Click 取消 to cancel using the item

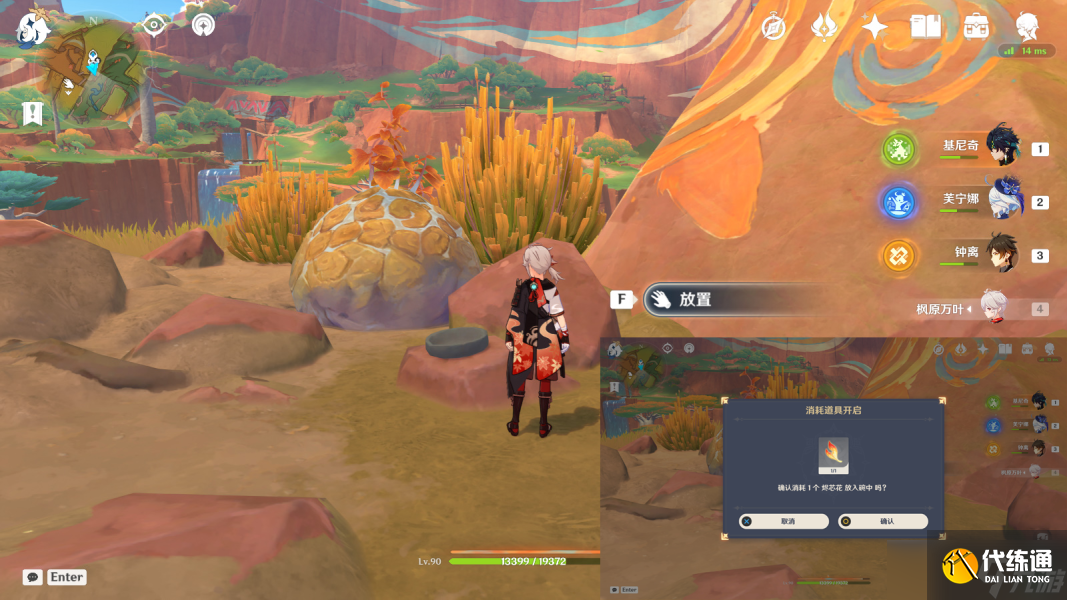(x=784, y=521)
